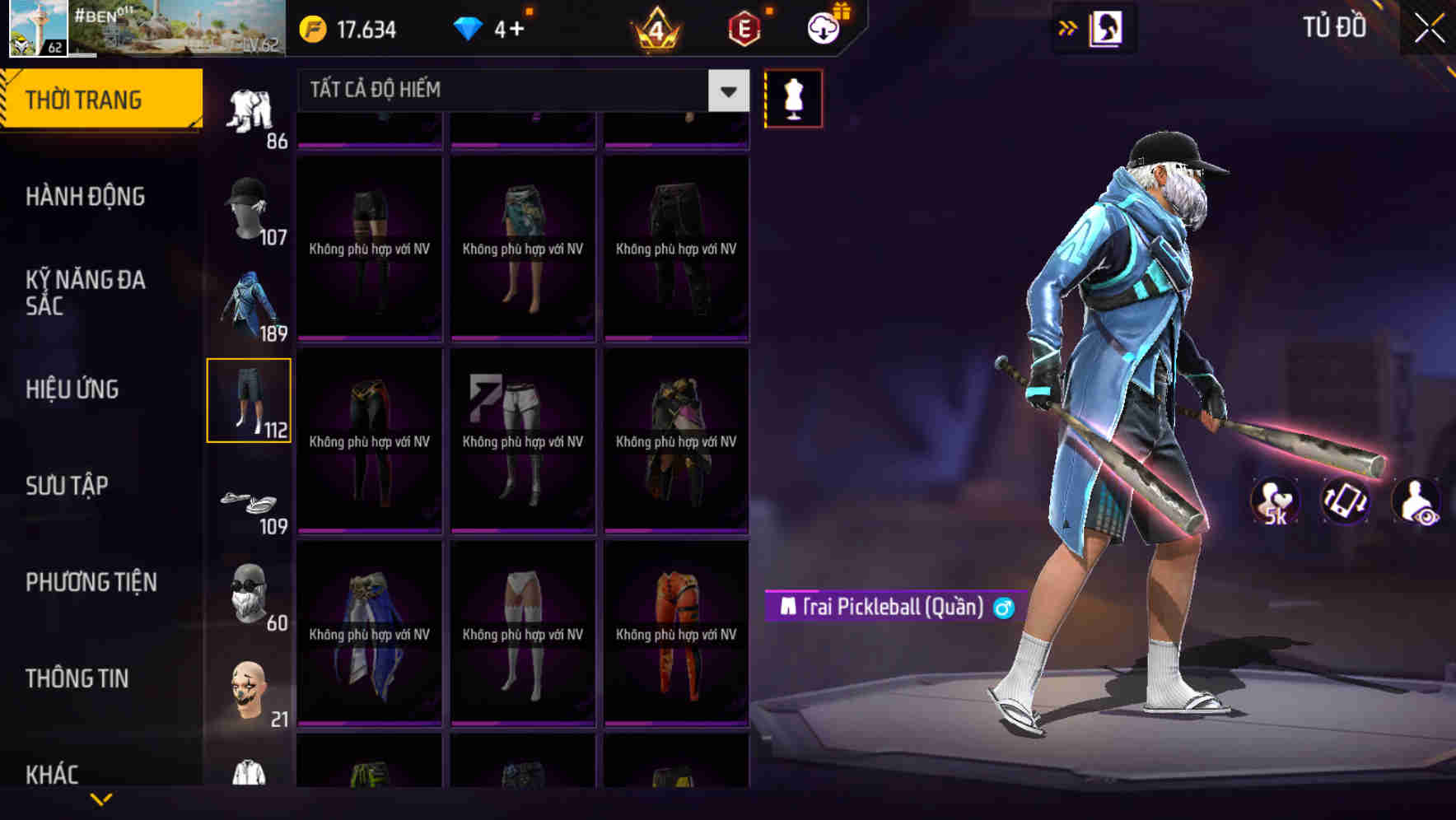Select the jacket category icon showing 189 items
The image size is (1456, 820).
click(251, 305)
